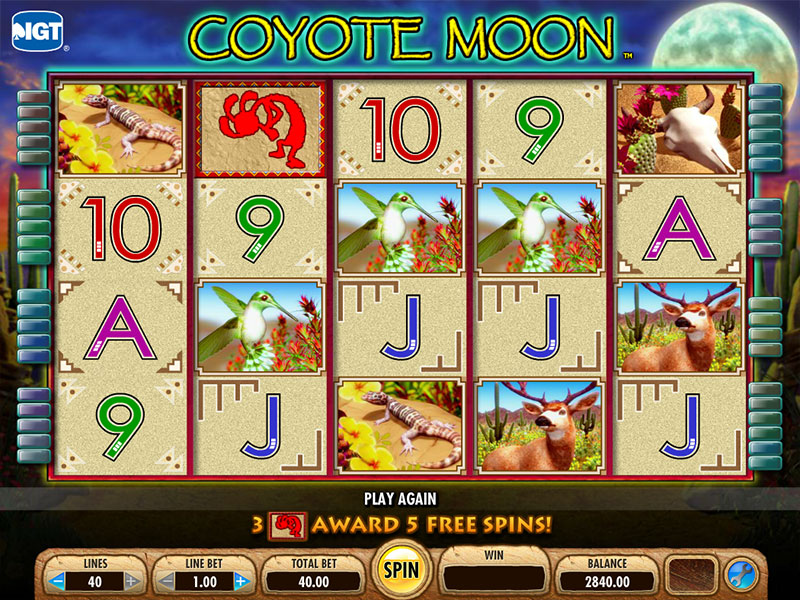Image resolution: width=800 pixels, height=600 pixels.
Task: Lower the line bet amount
Action: coord(165,581)
